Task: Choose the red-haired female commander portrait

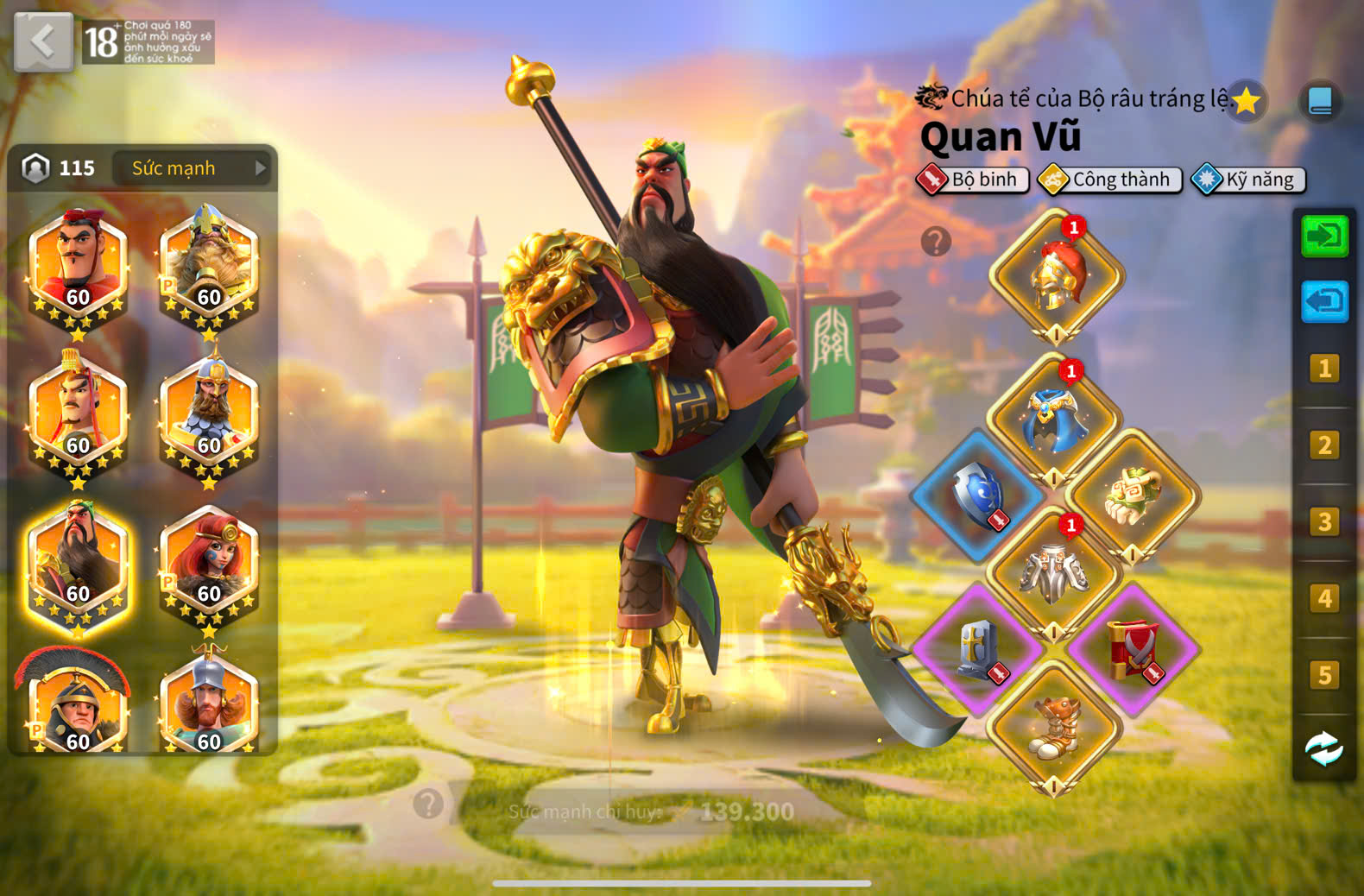Action: click(209, 565)
